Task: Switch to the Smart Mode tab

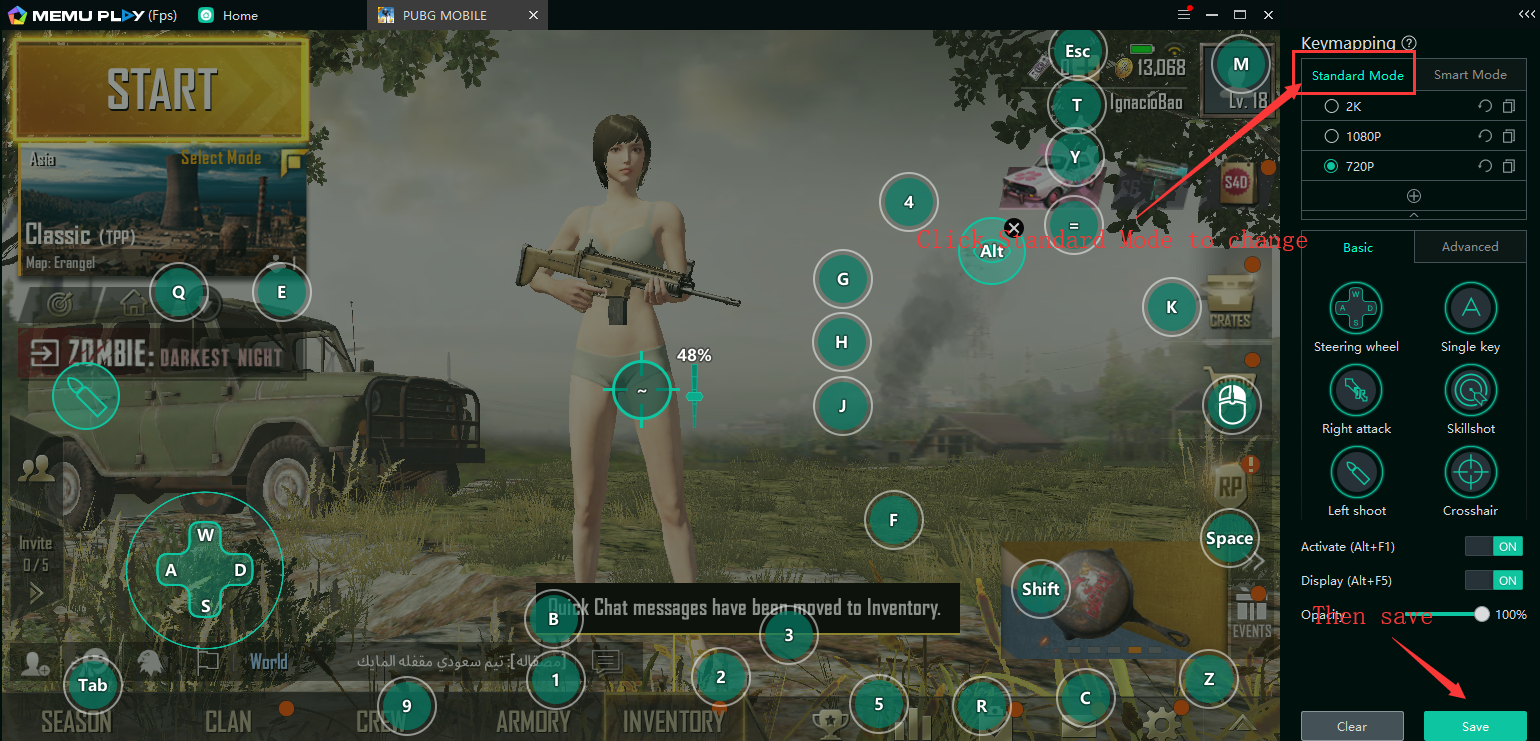Action: 1469,75
